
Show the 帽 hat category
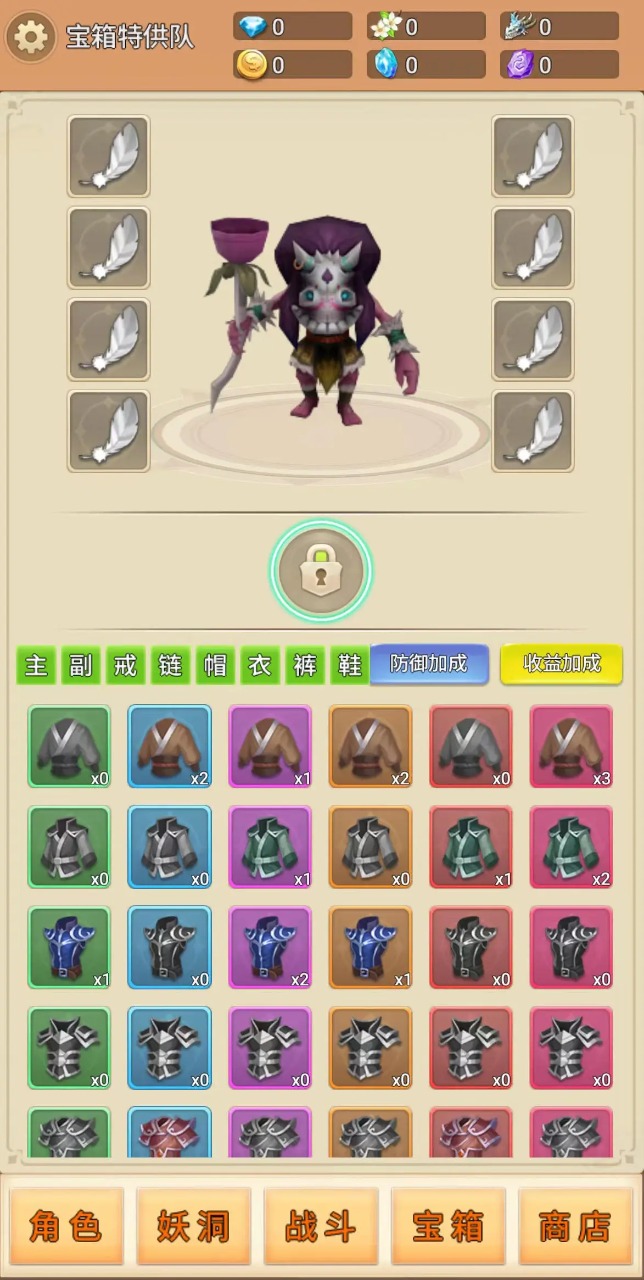click(215, 665)
